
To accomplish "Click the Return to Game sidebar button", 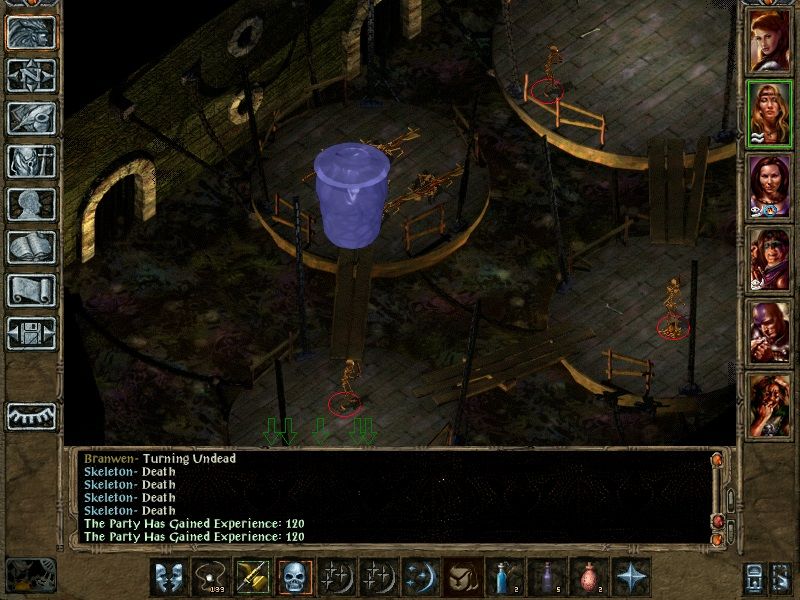I will pyautogui.click(x=31, y=33).
